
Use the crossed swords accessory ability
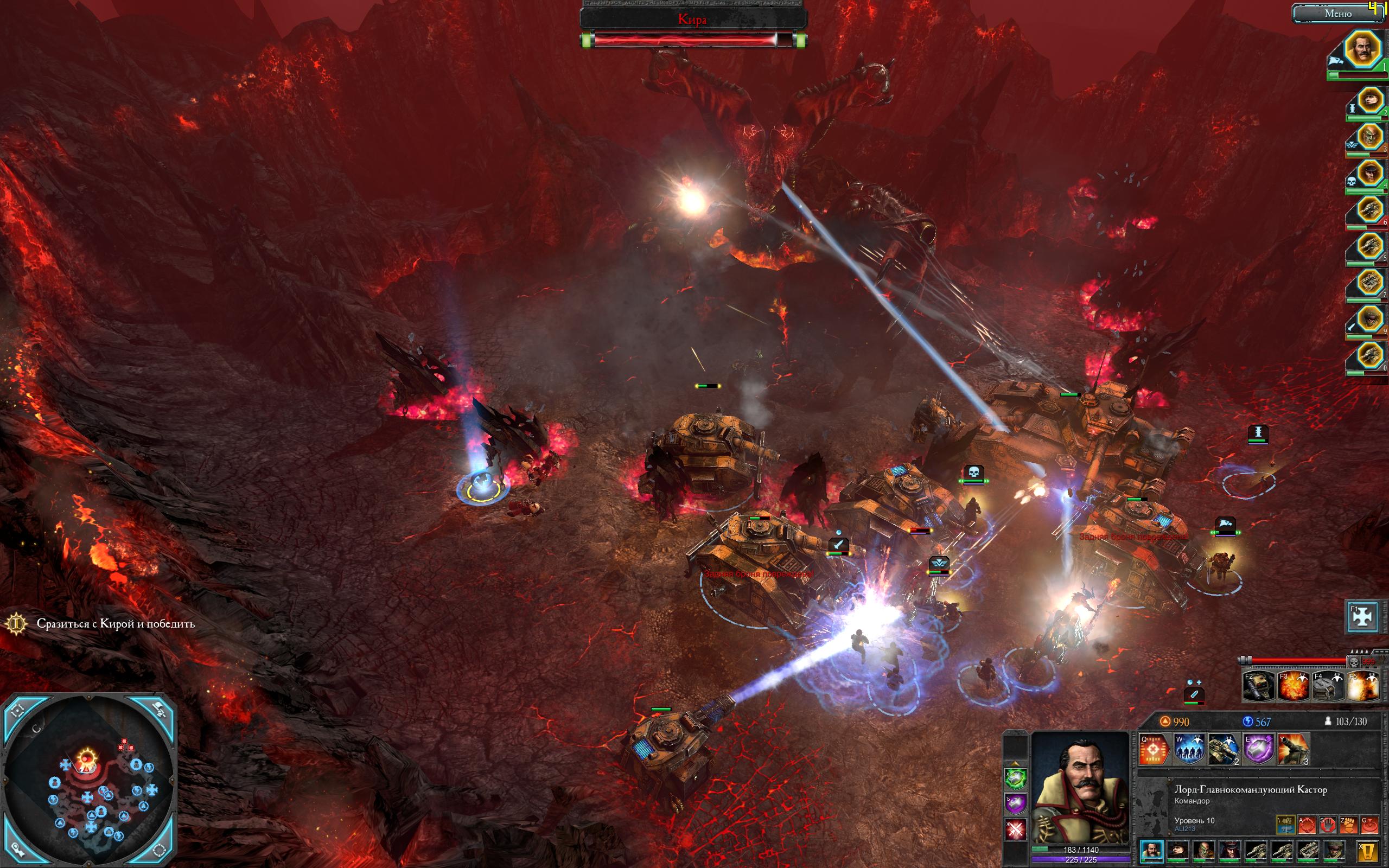coord(1015,829)
